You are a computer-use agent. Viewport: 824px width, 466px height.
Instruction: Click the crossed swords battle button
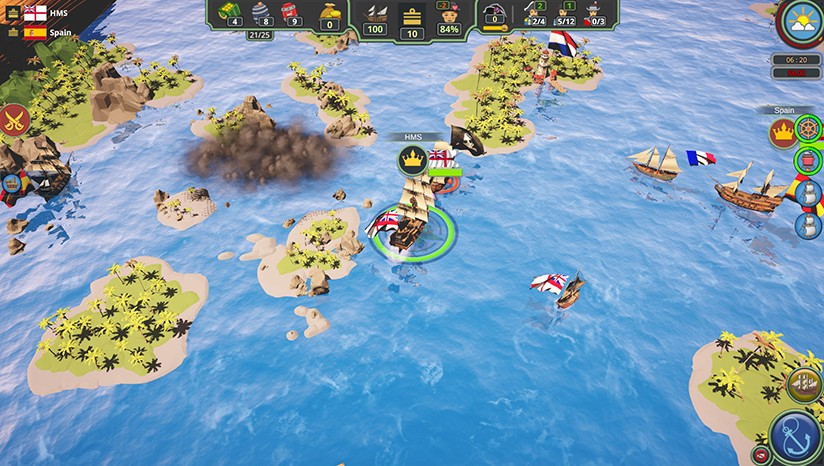pyautogui.click(x=13, y=121)
